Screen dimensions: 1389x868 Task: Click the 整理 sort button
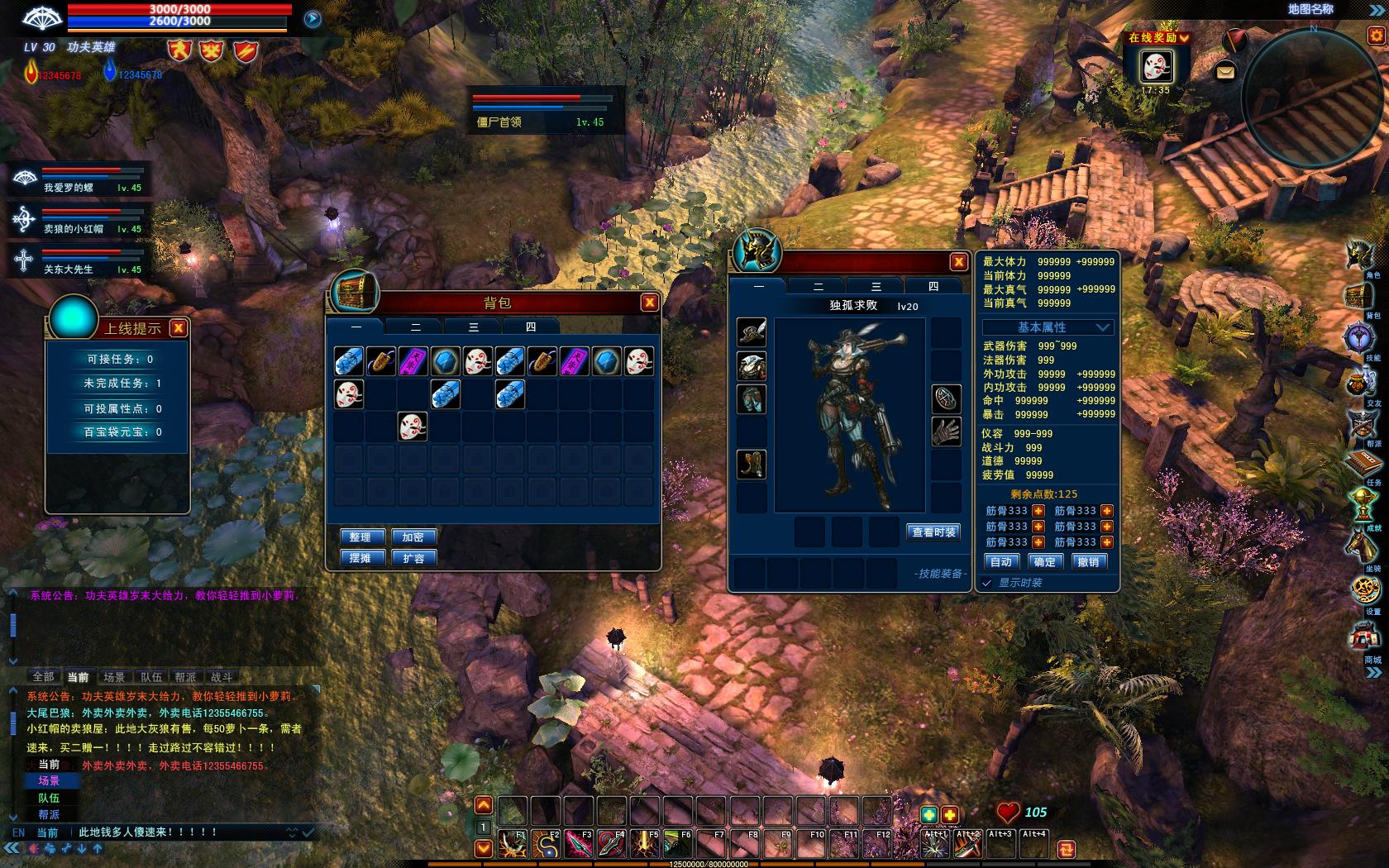(360, 537)
